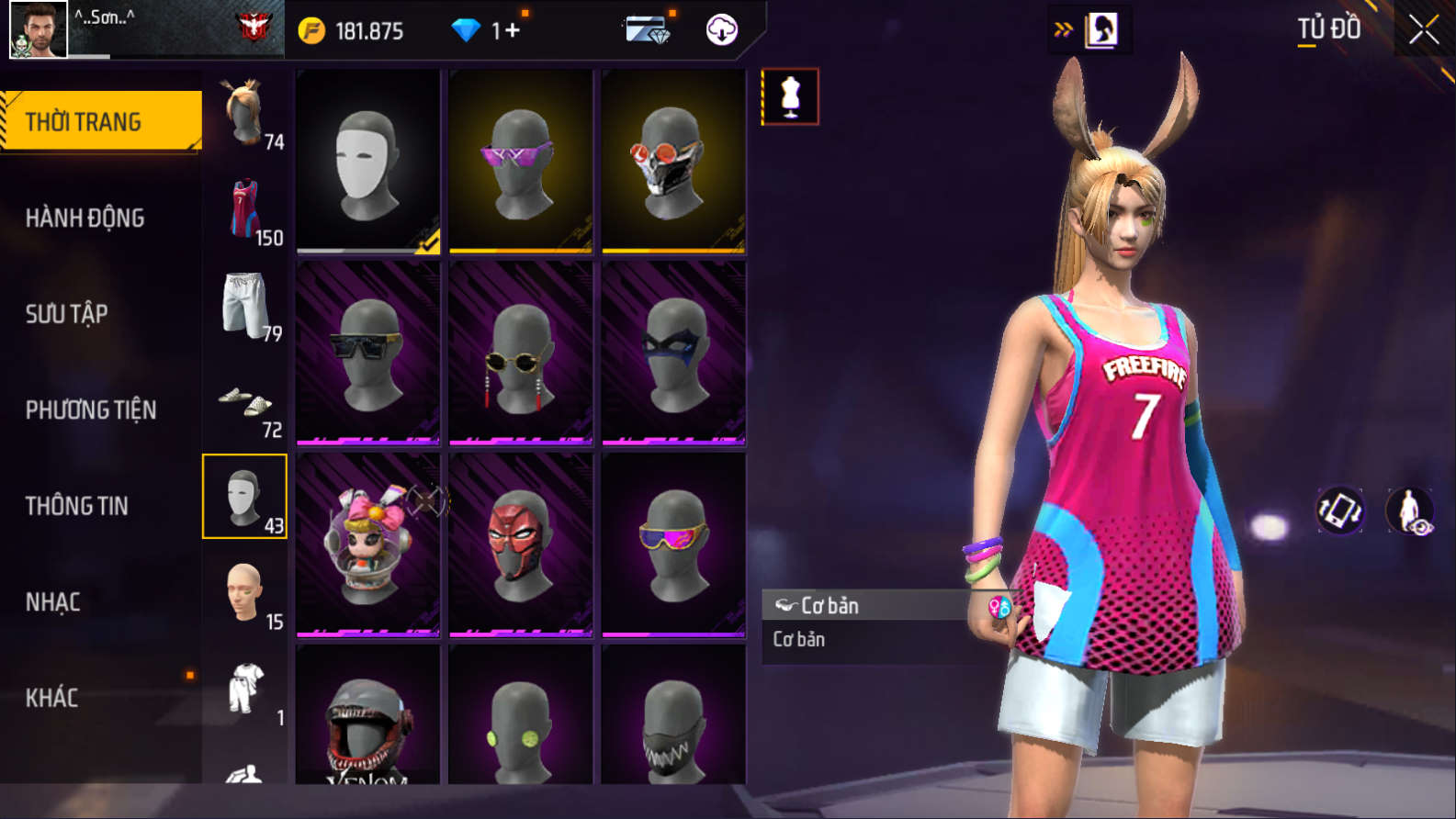
Task: Open the Khác menu section
Action: tap(51, 698)
